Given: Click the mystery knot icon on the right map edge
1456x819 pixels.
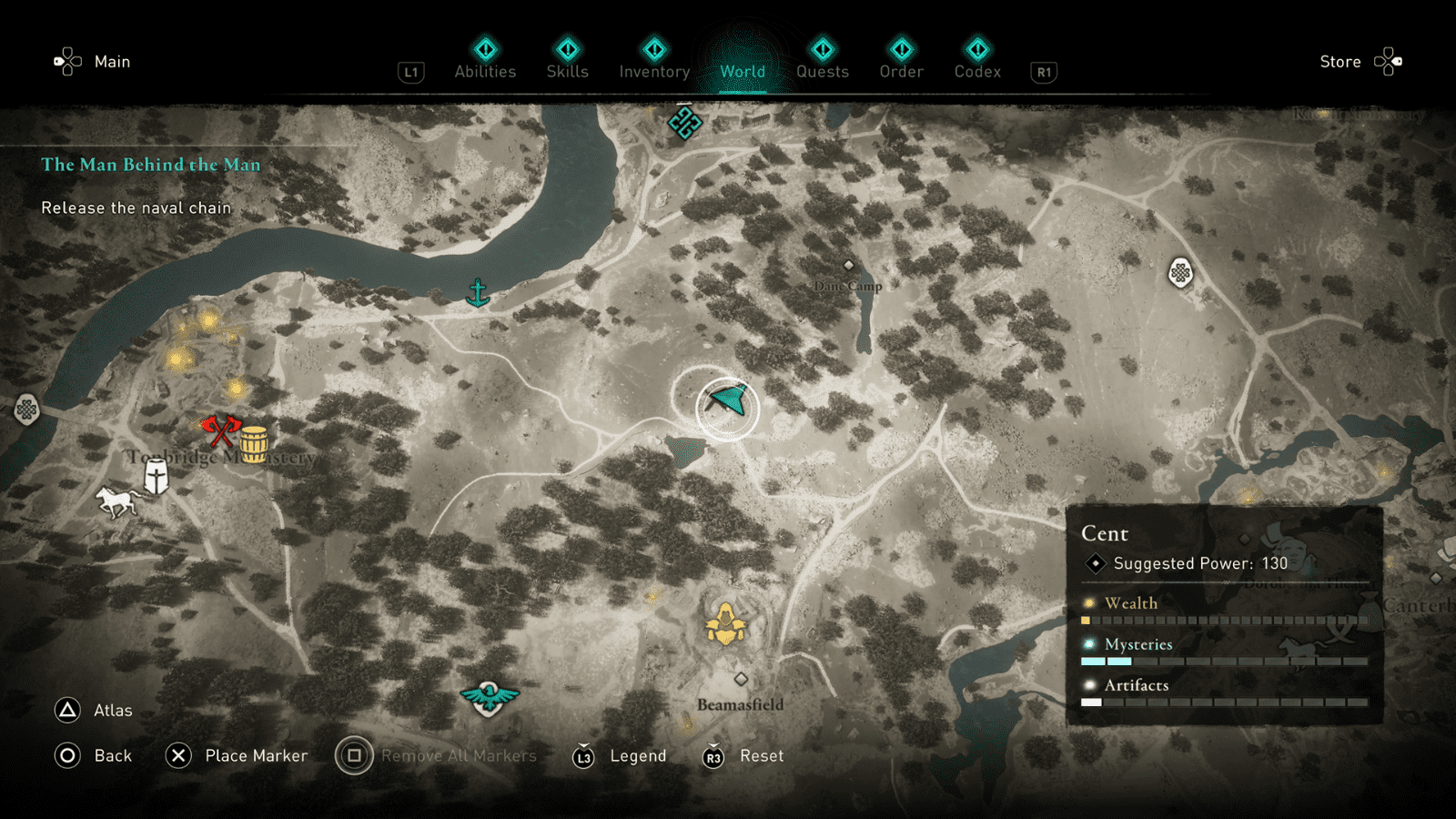Looking at the screenshot, I should 1181,274.
